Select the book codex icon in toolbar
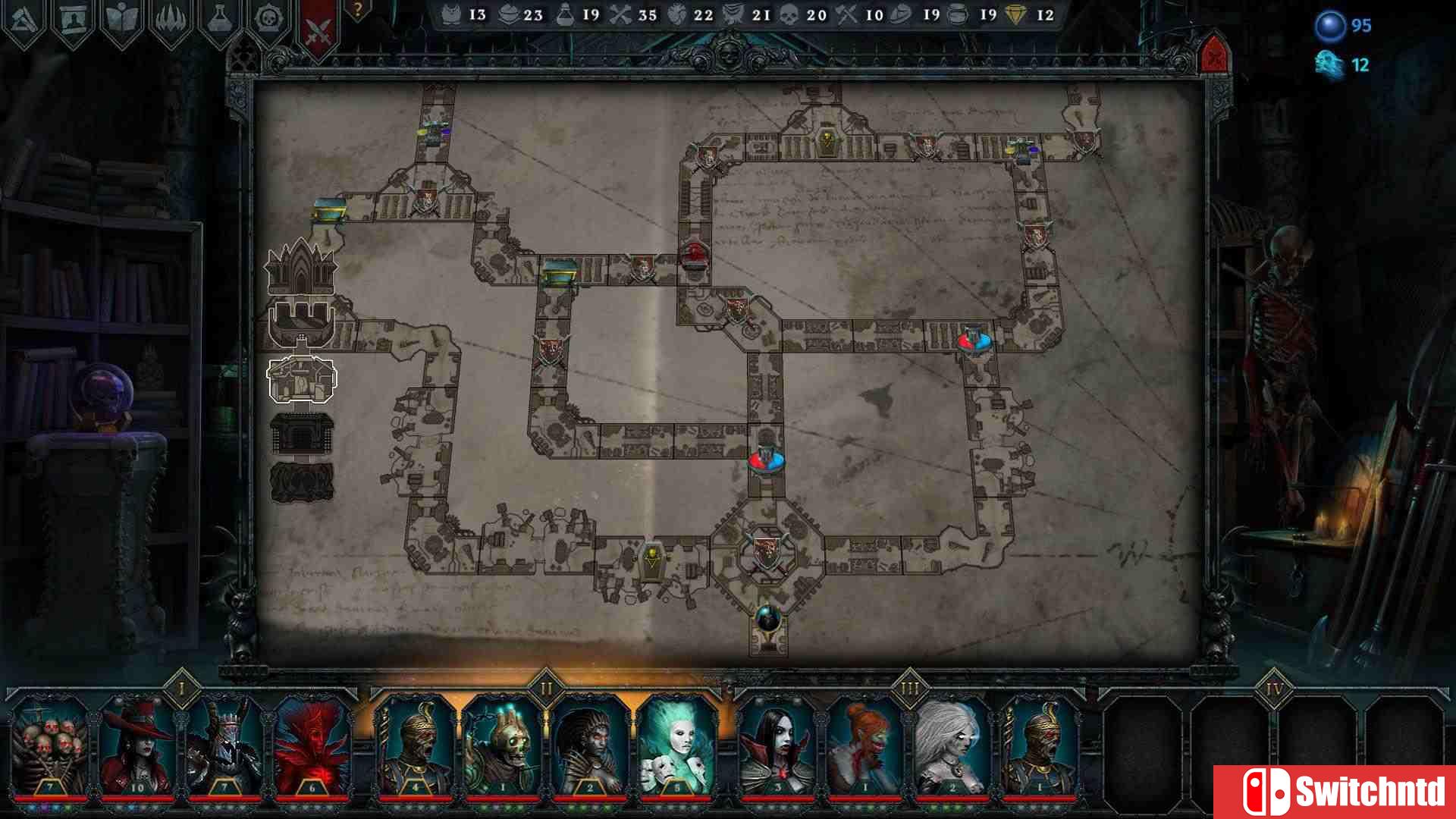The height and width of the screenshot is (819, 1456). (121, 17)
